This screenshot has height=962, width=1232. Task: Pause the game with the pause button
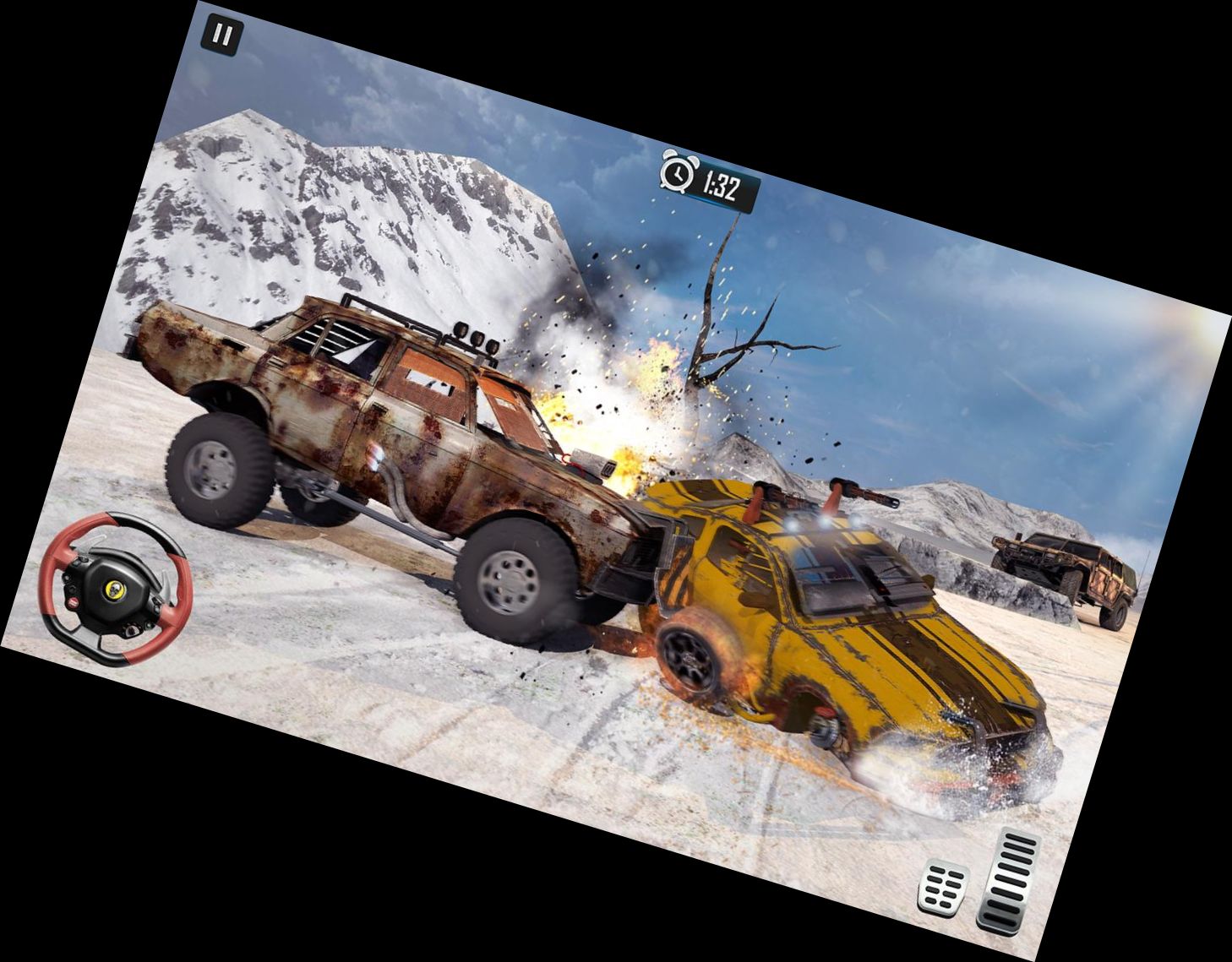point(222,35)
